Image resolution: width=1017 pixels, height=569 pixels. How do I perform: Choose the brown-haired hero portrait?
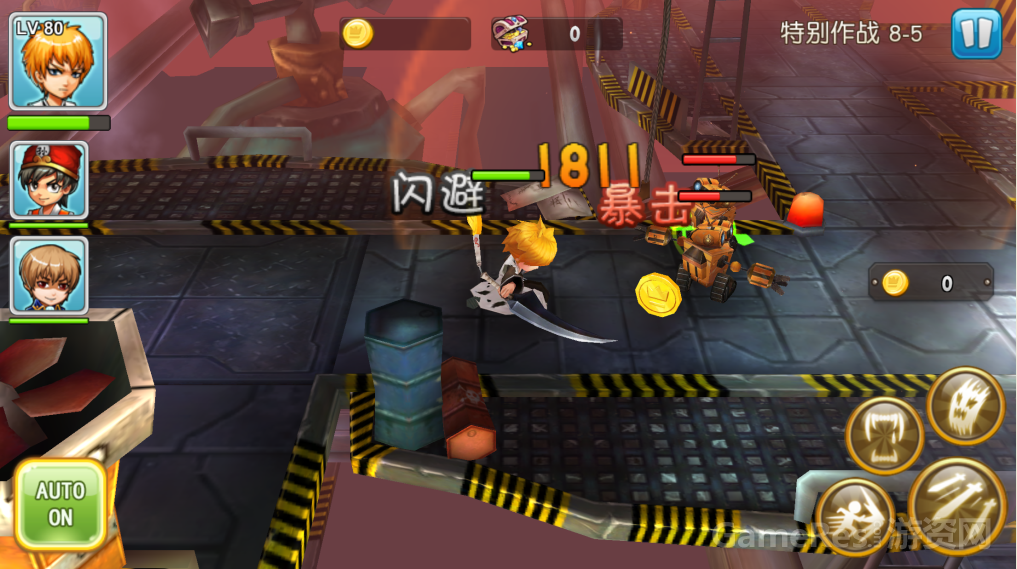click(x=50, y=275)
